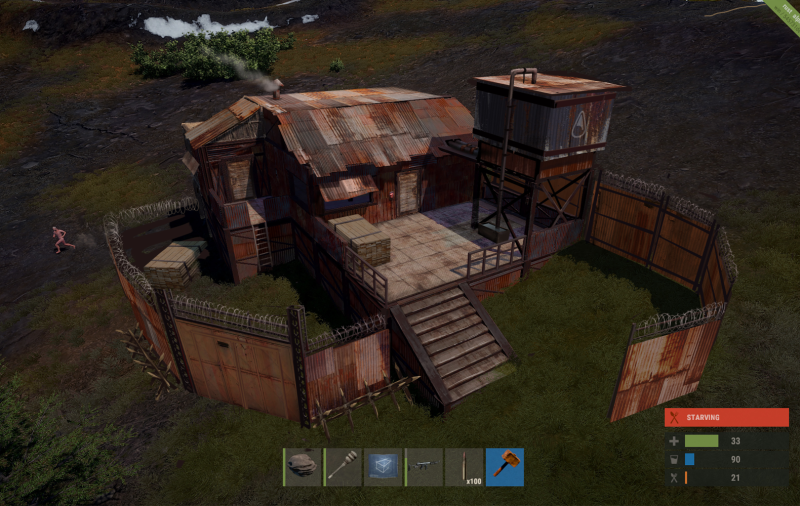Equip the torch from the hotbar
This screenshot has height=506, width=800.
(x=344, y=467)
